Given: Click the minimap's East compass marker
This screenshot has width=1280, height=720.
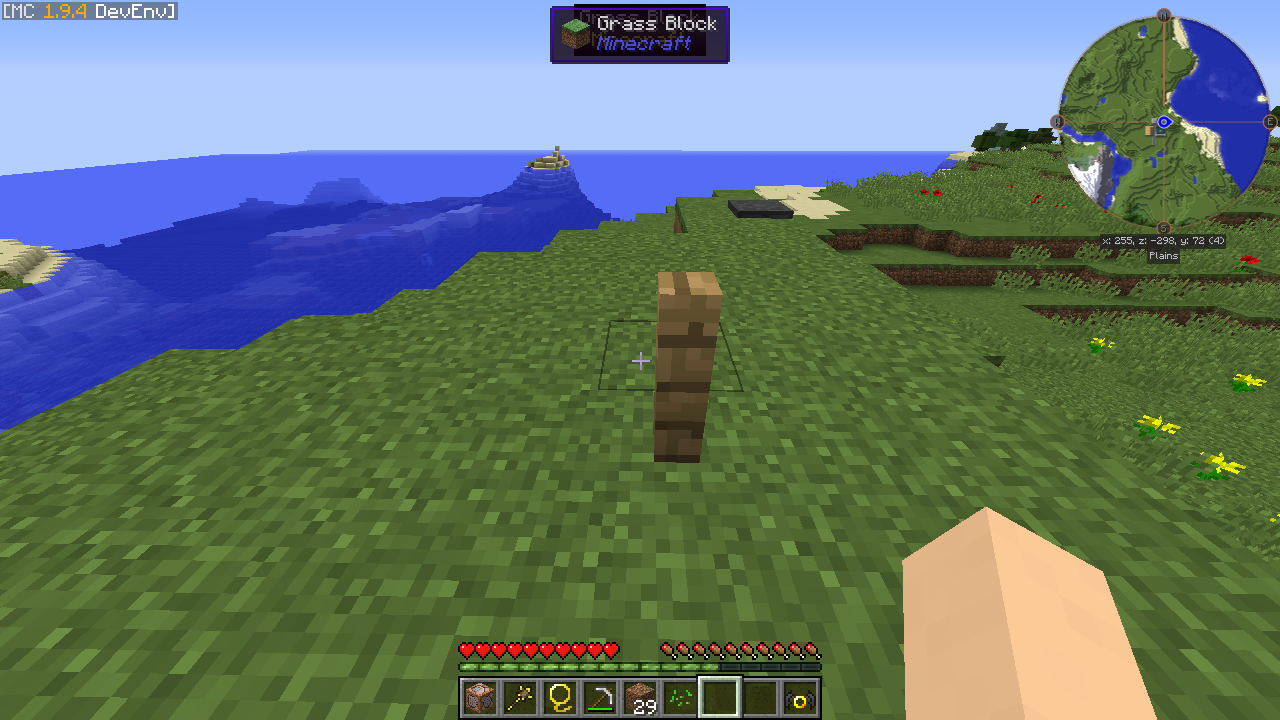Looking at the screenshot, I should (1270, 122).
